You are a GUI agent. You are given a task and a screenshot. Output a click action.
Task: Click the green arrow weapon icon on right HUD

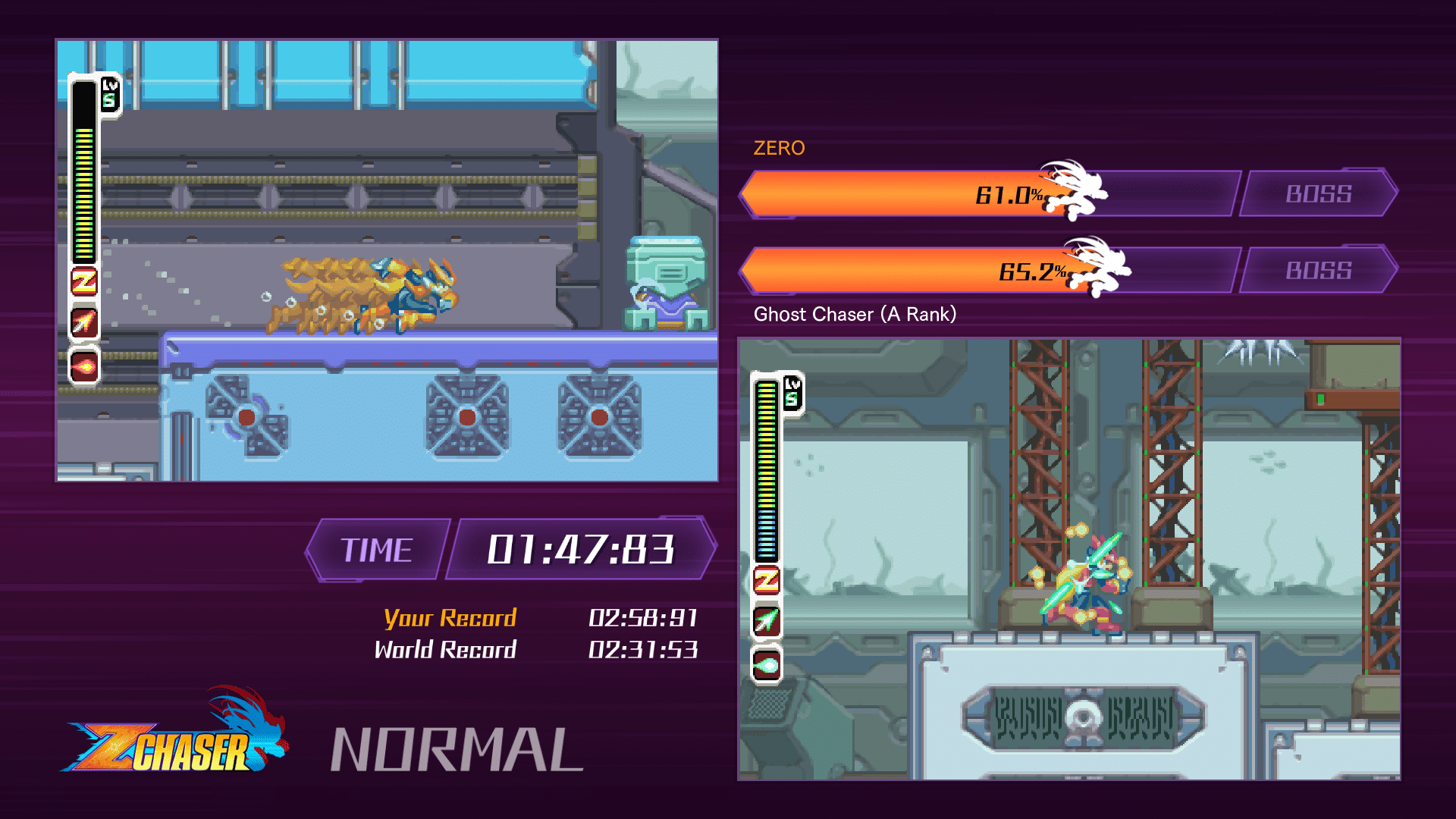[767, 620]
